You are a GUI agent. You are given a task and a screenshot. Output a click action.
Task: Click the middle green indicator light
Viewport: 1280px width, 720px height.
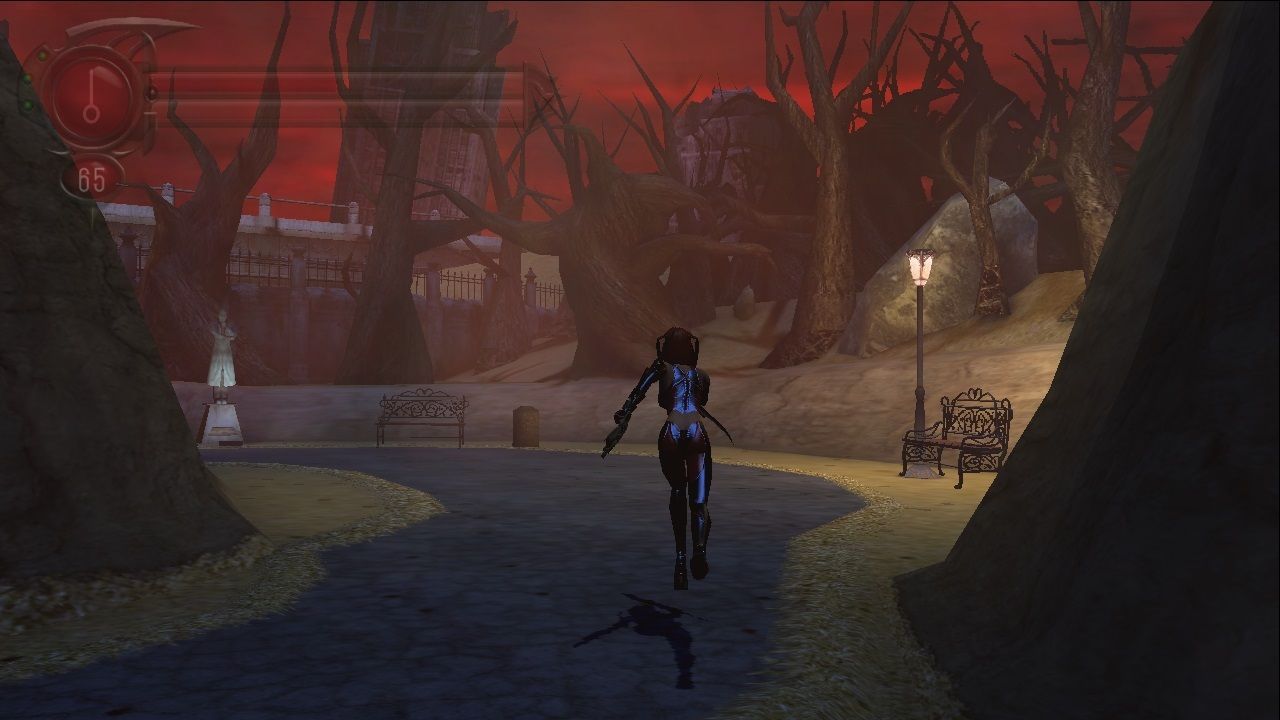[26, 79]
